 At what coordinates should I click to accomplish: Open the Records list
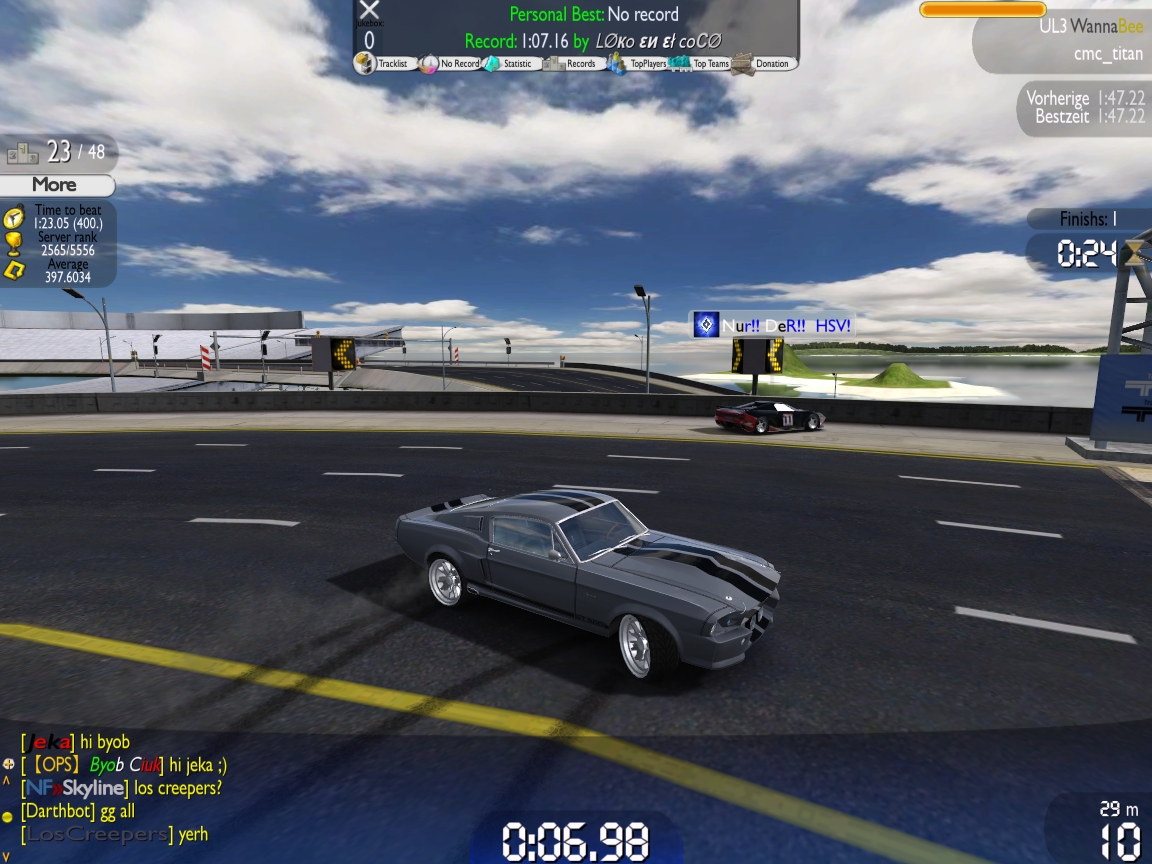pyautogui.click(x=570, y=64)
